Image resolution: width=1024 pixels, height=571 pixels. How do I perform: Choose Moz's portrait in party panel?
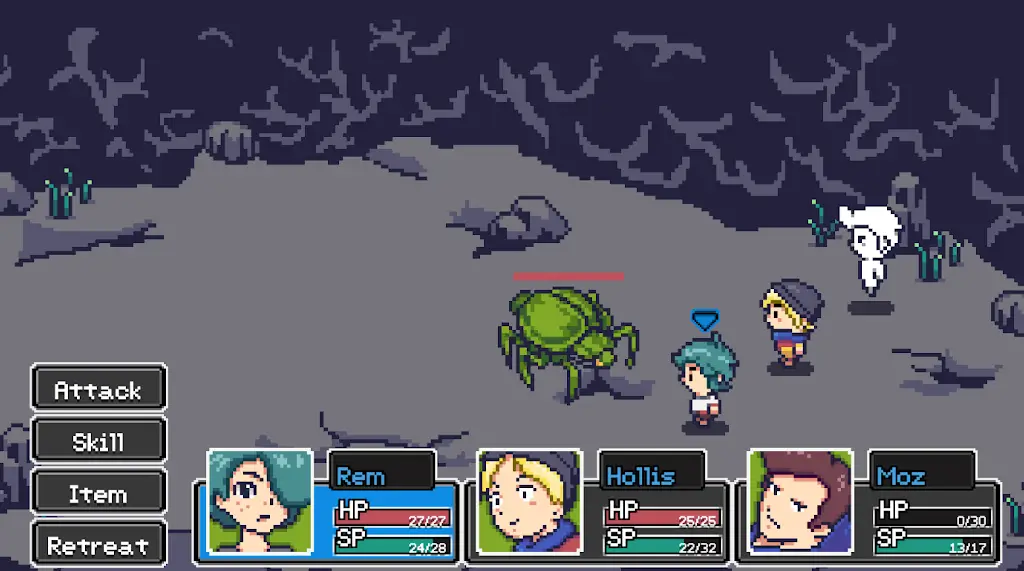click(x=799, y=502)
